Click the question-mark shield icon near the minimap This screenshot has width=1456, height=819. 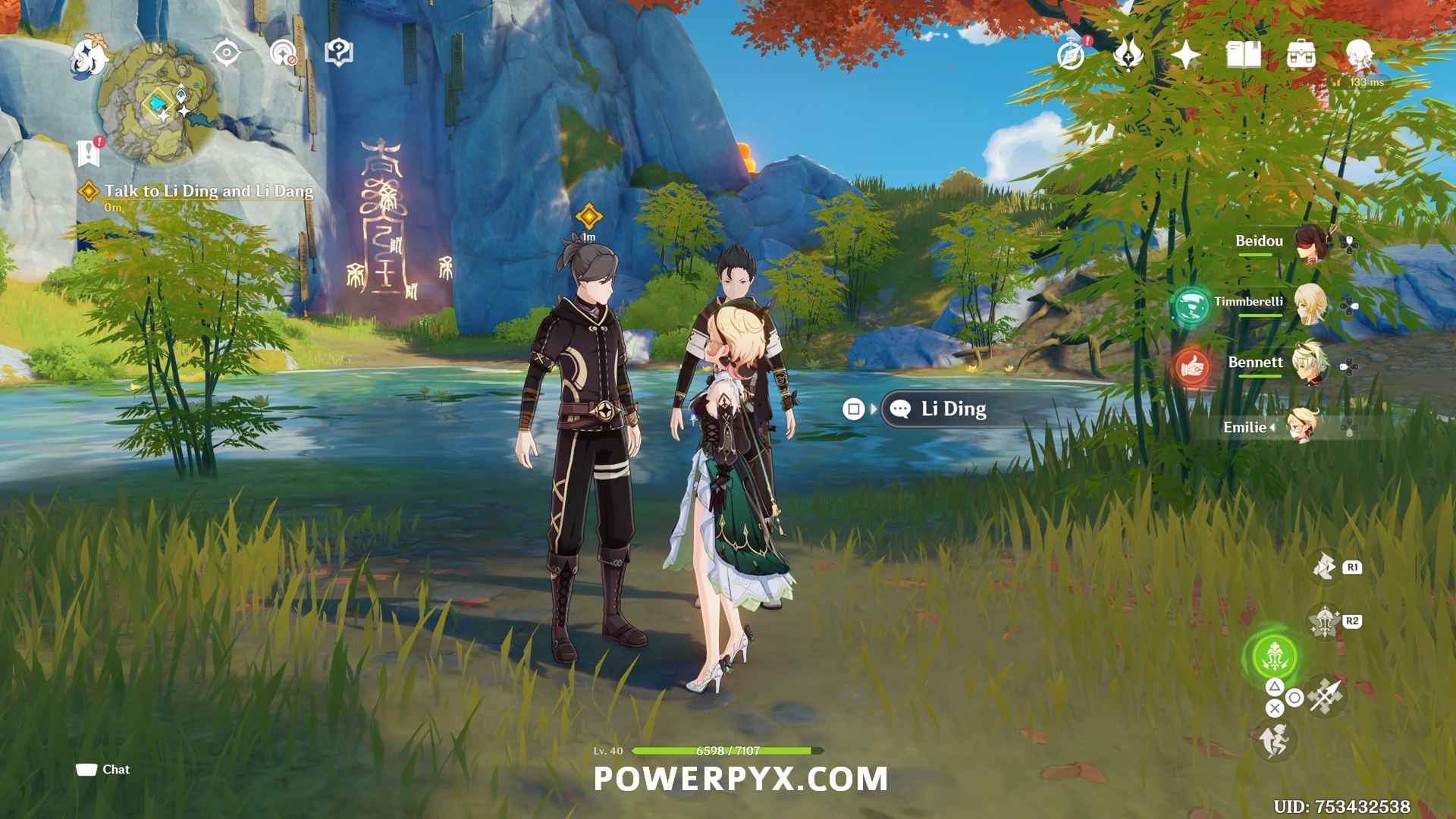pos(338,52)
